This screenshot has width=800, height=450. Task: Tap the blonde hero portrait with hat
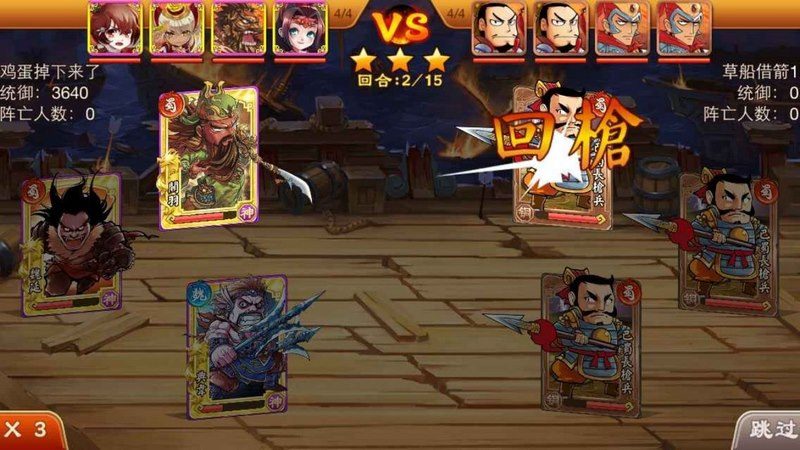(175, 27)
